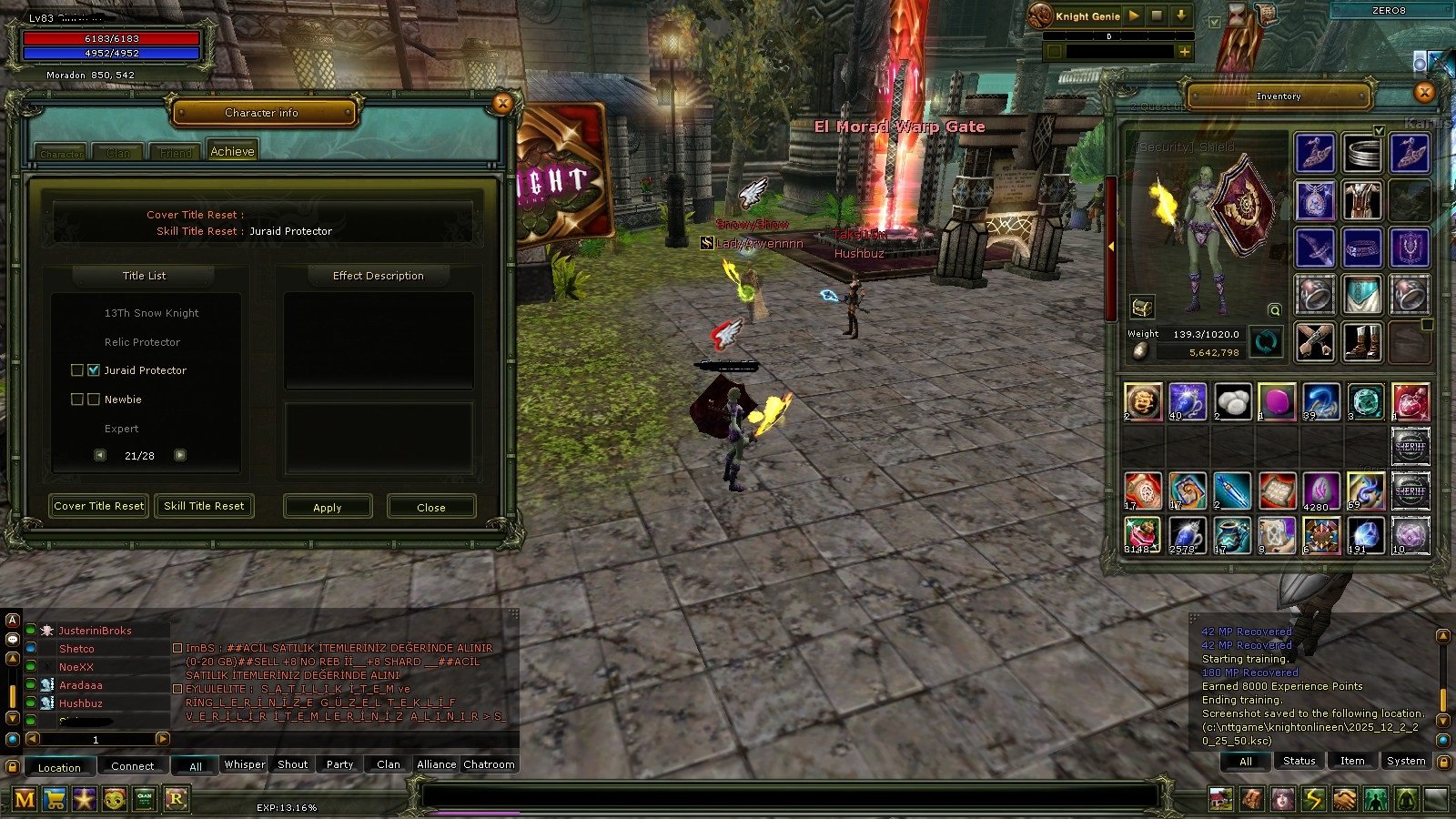
Task: Toggle the Juraid Protector skill title checkbox
Action: (94, 370)
